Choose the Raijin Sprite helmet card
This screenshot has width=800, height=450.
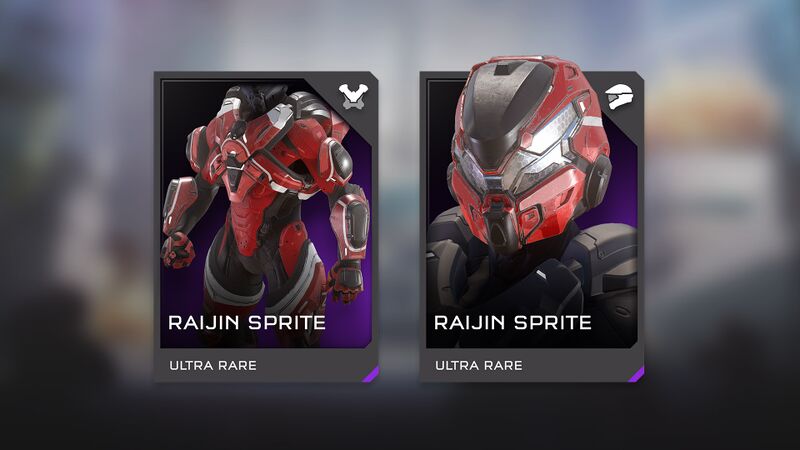532,226
